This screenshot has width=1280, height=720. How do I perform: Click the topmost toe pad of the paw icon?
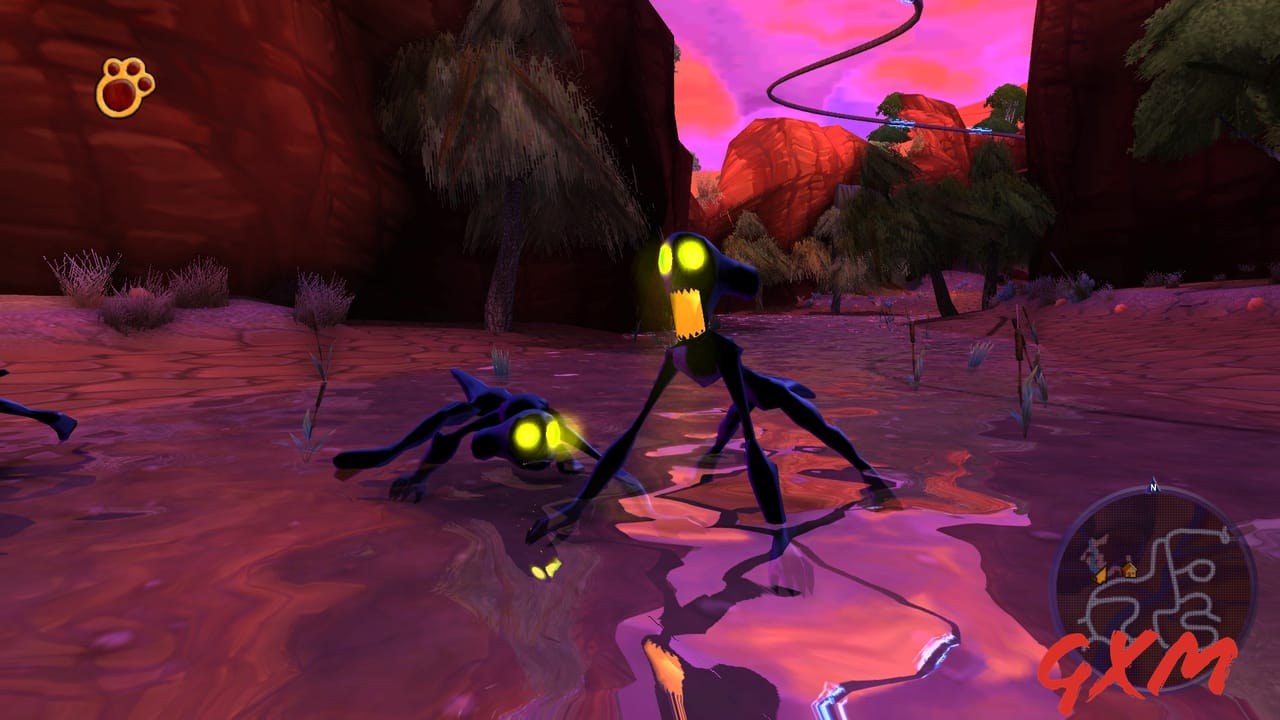point(131,67)
